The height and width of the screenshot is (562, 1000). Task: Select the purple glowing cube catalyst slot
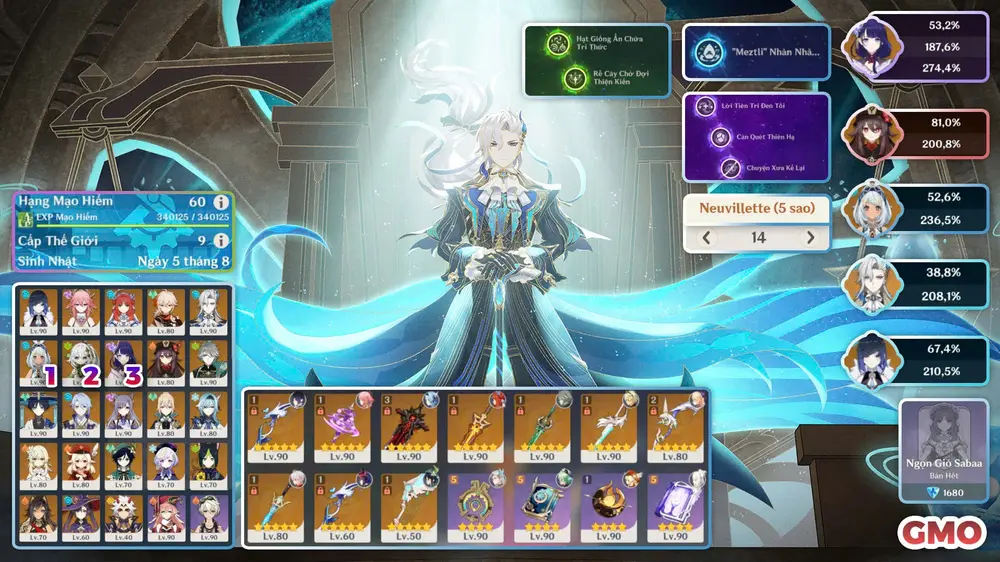pyautogui.click(x=677, y=506)
